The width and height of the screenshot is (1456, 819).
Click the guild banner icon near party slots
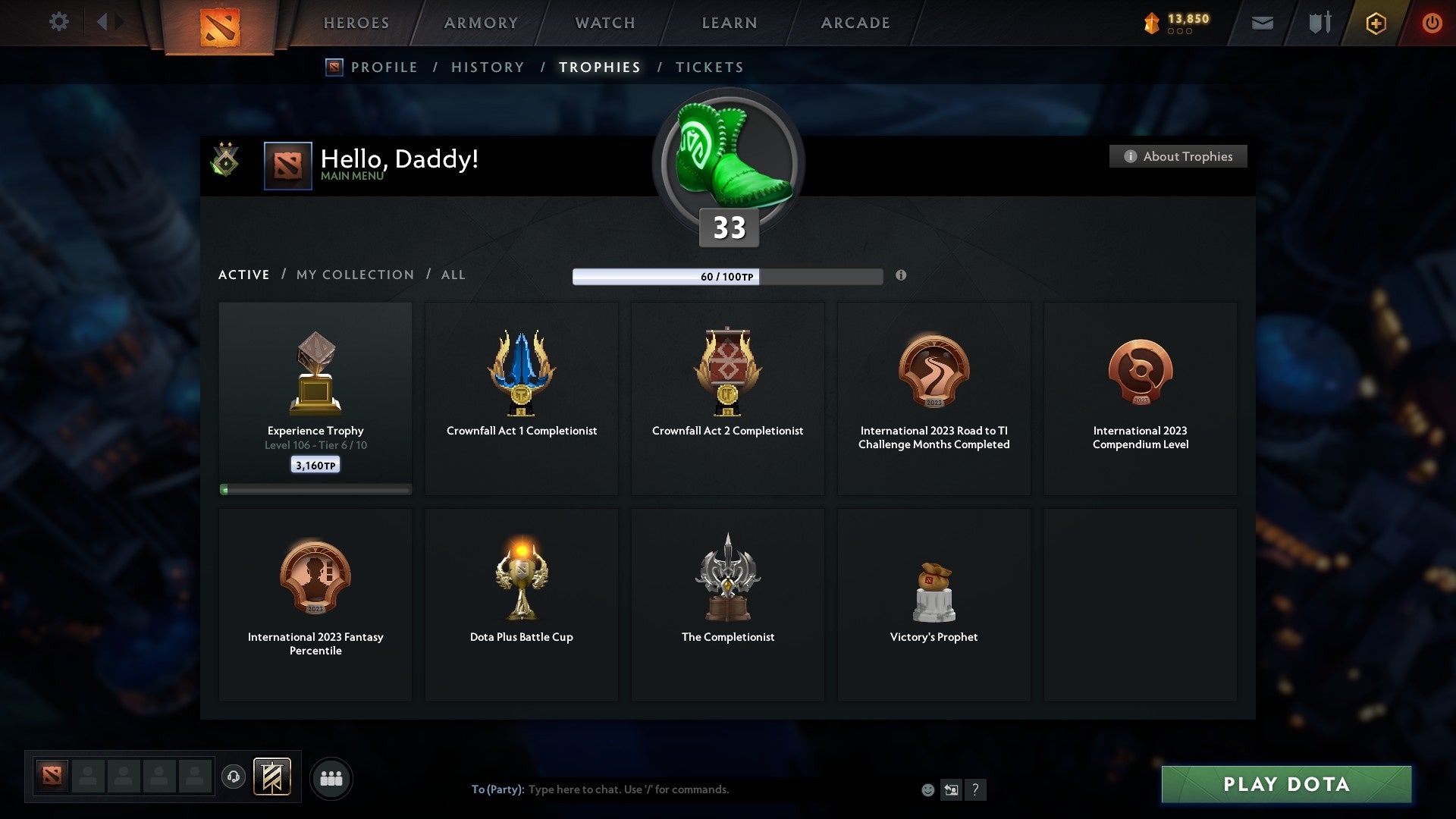273,777
